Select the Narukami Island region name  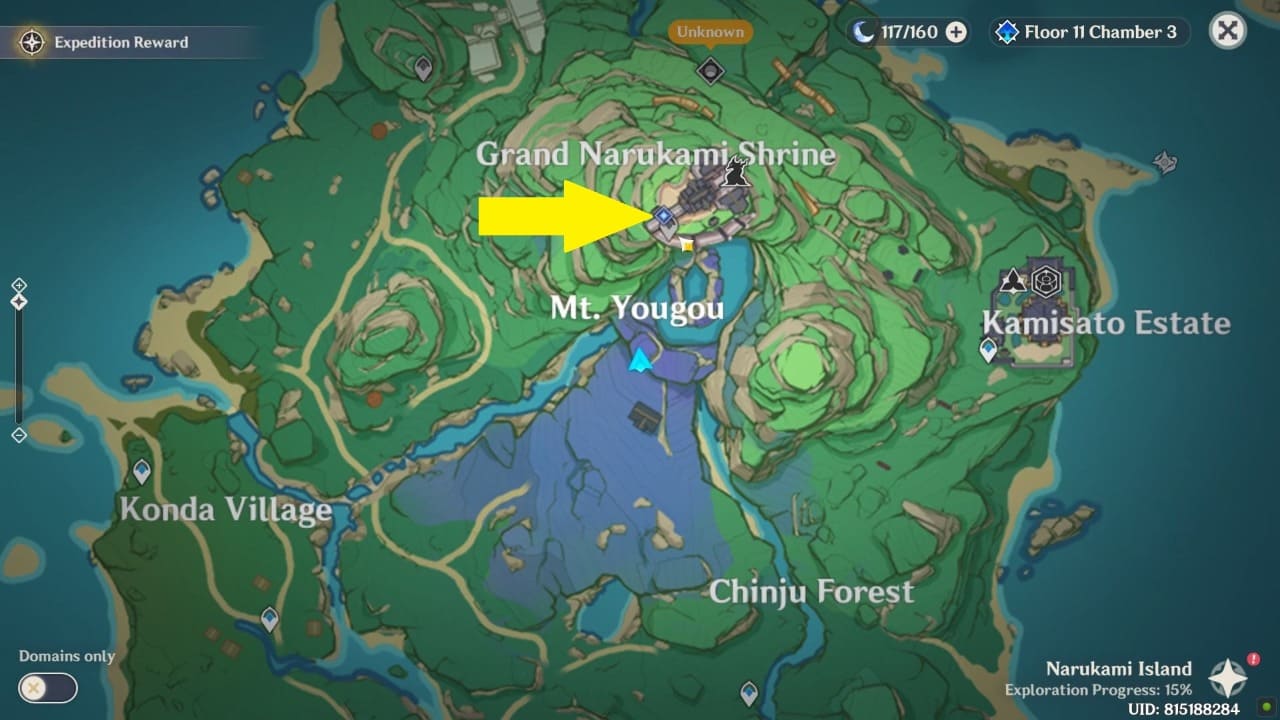(1118, 668)
